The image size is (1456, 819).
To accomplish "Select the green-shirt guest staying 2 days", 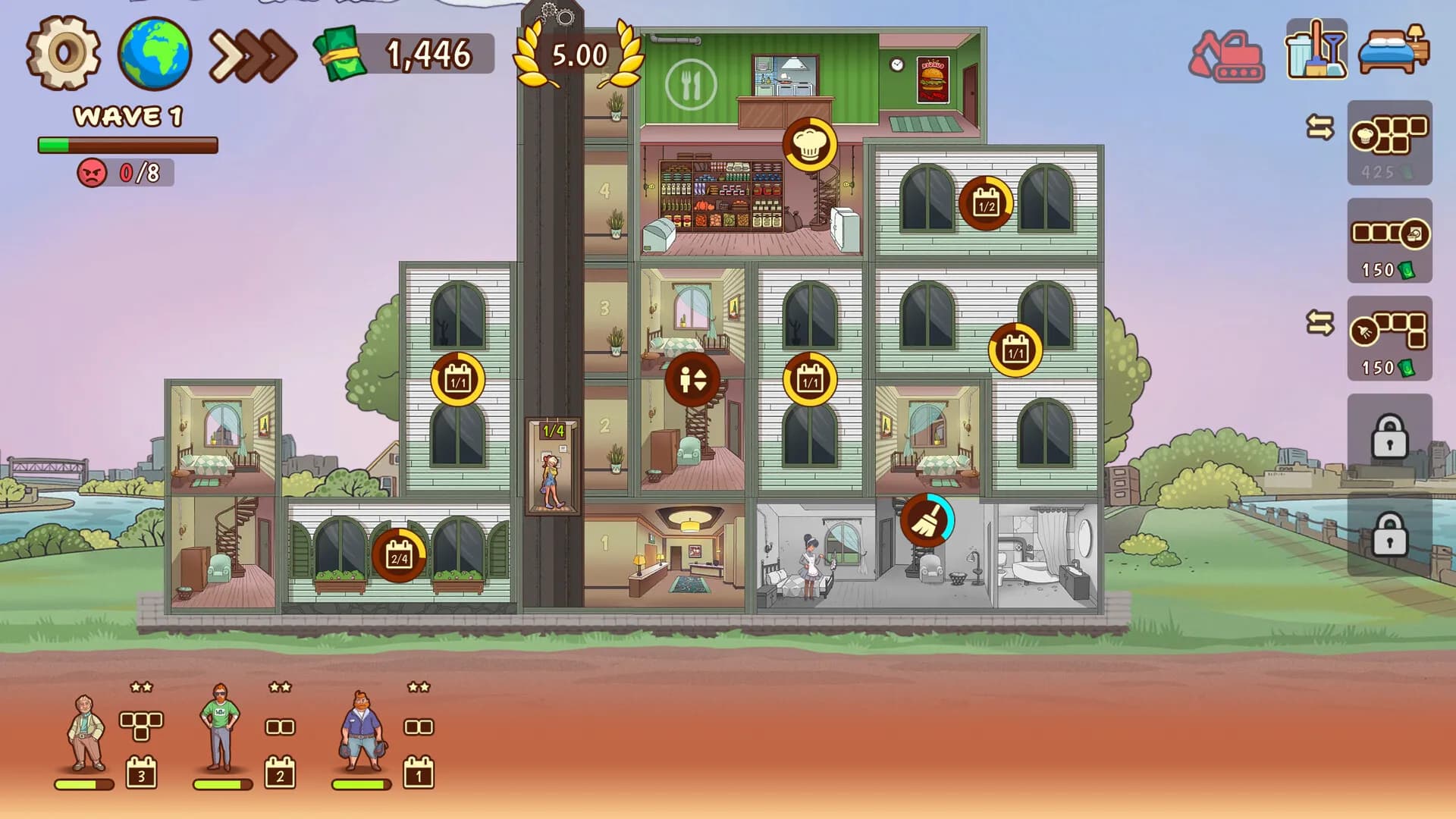I will click(221, 728).
